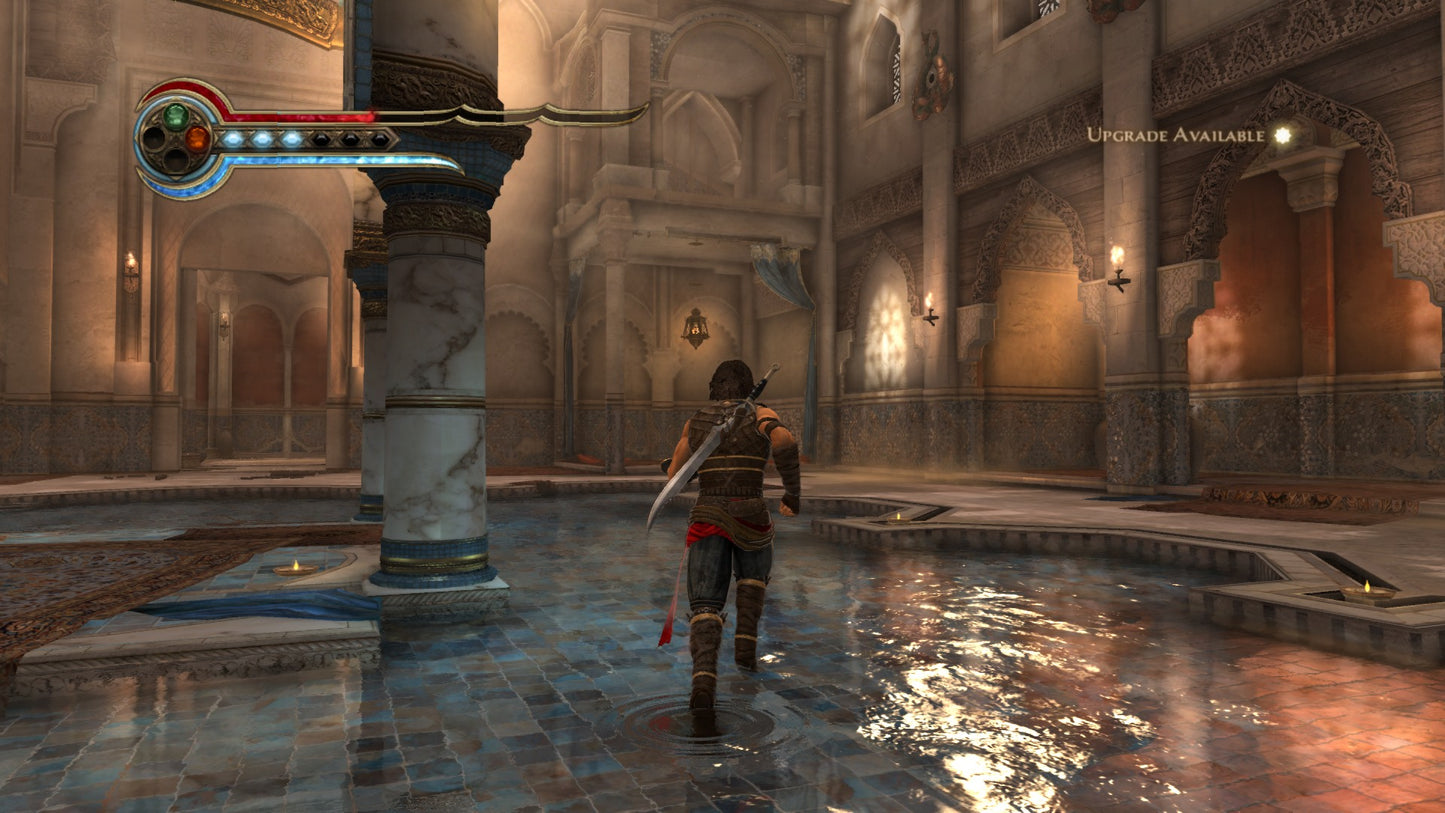Expand the circular HUD gem wheel

(x=176, y=138)
